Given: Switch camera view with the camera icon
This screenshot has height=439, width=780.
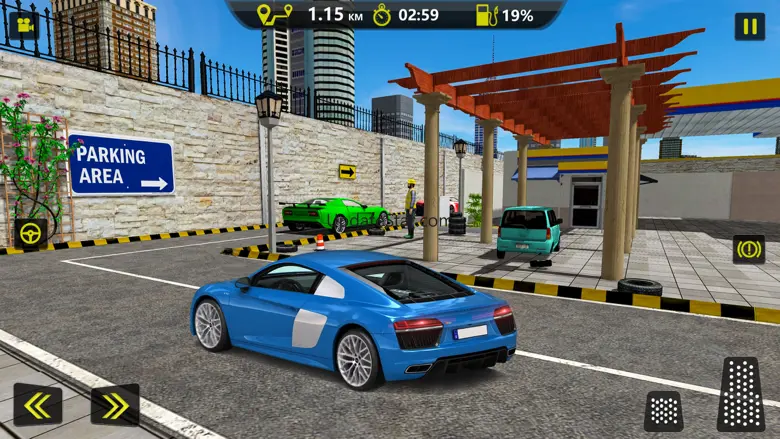Looking at the screenshot, I should pos(24,25).
